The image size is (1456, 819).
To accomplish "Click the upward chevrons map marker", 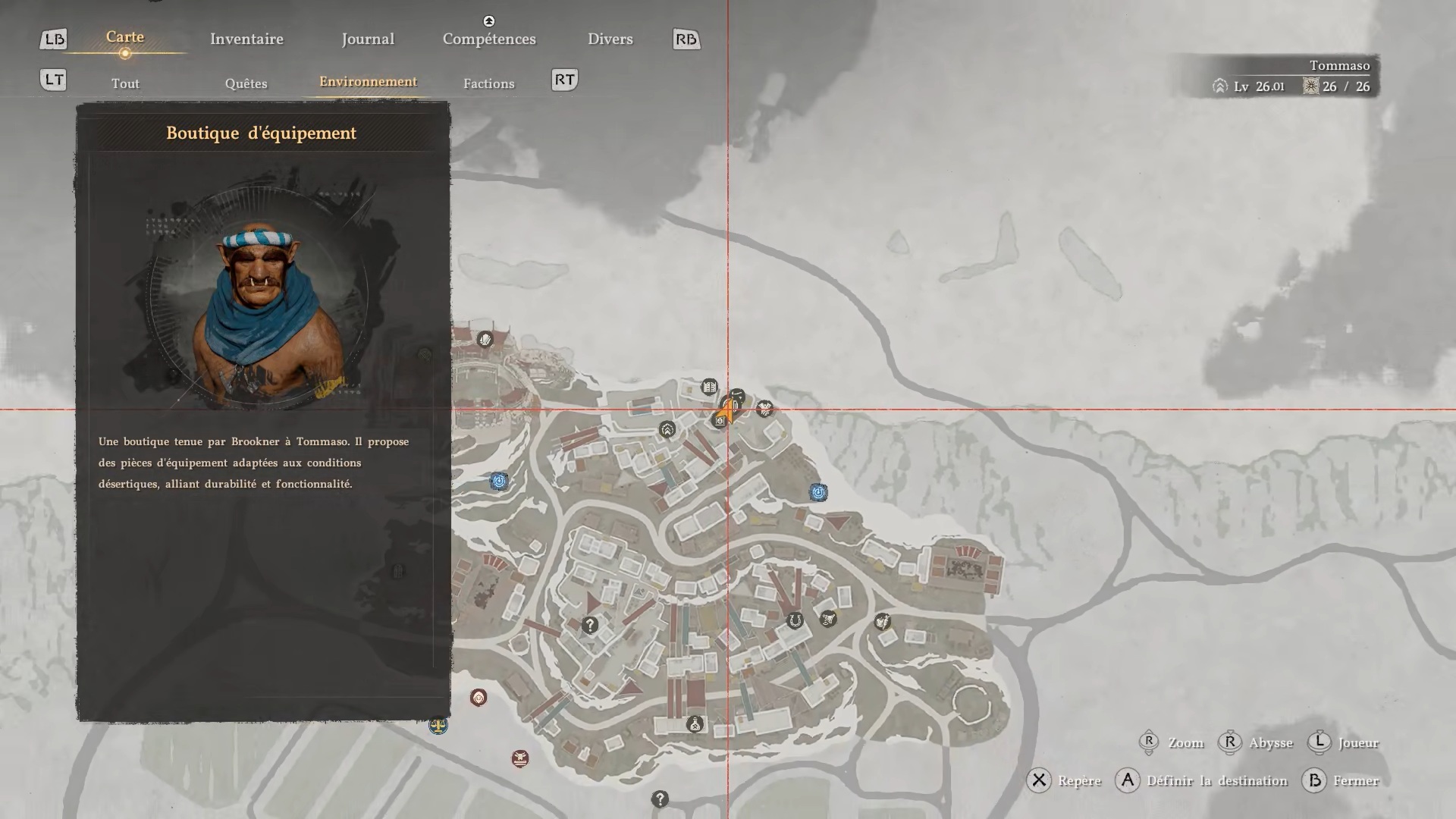I will [x=667, y=430].
